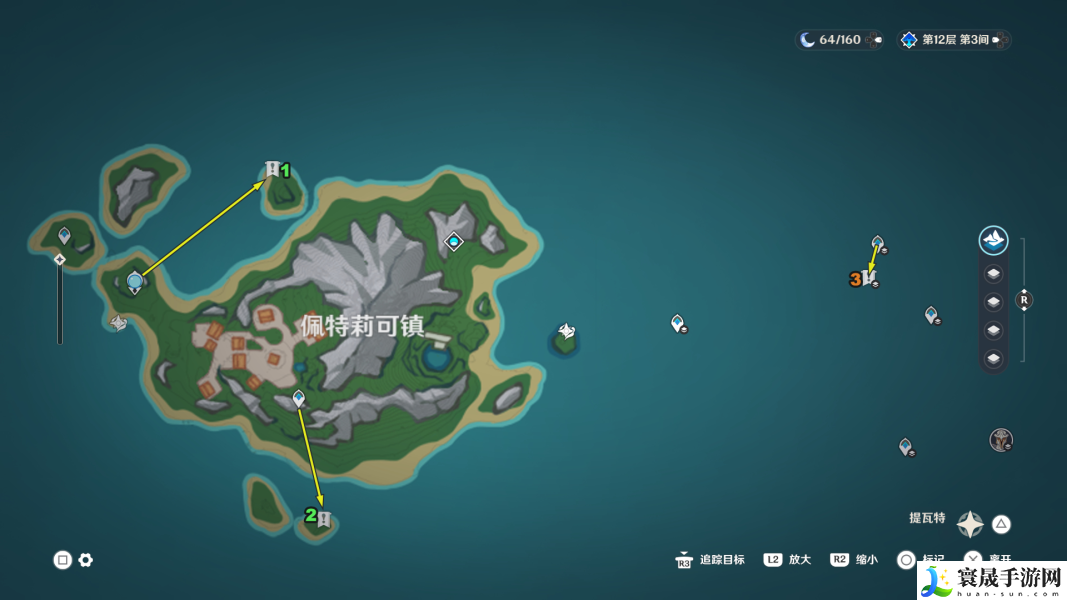Click the map zoom slider handle
1067x600 pixels.
(x=60, y=260)
